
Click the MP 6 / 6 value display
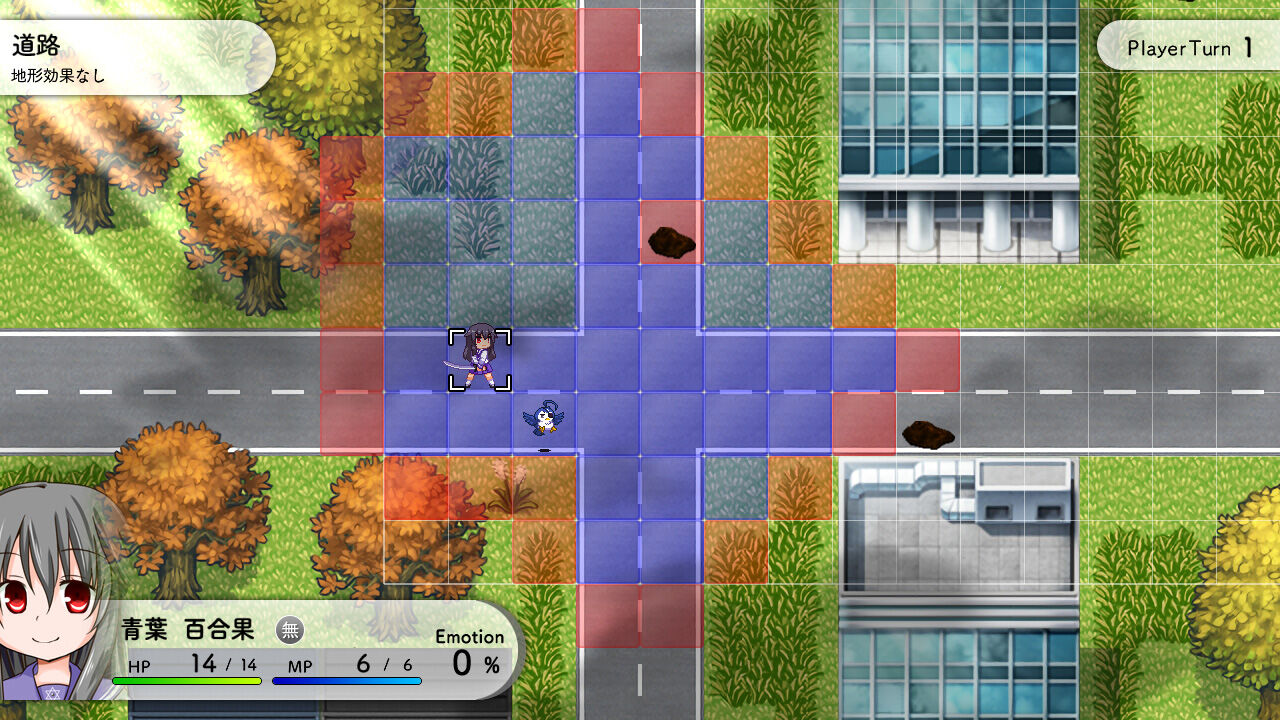pyautogui.click(x=360, y=664)
